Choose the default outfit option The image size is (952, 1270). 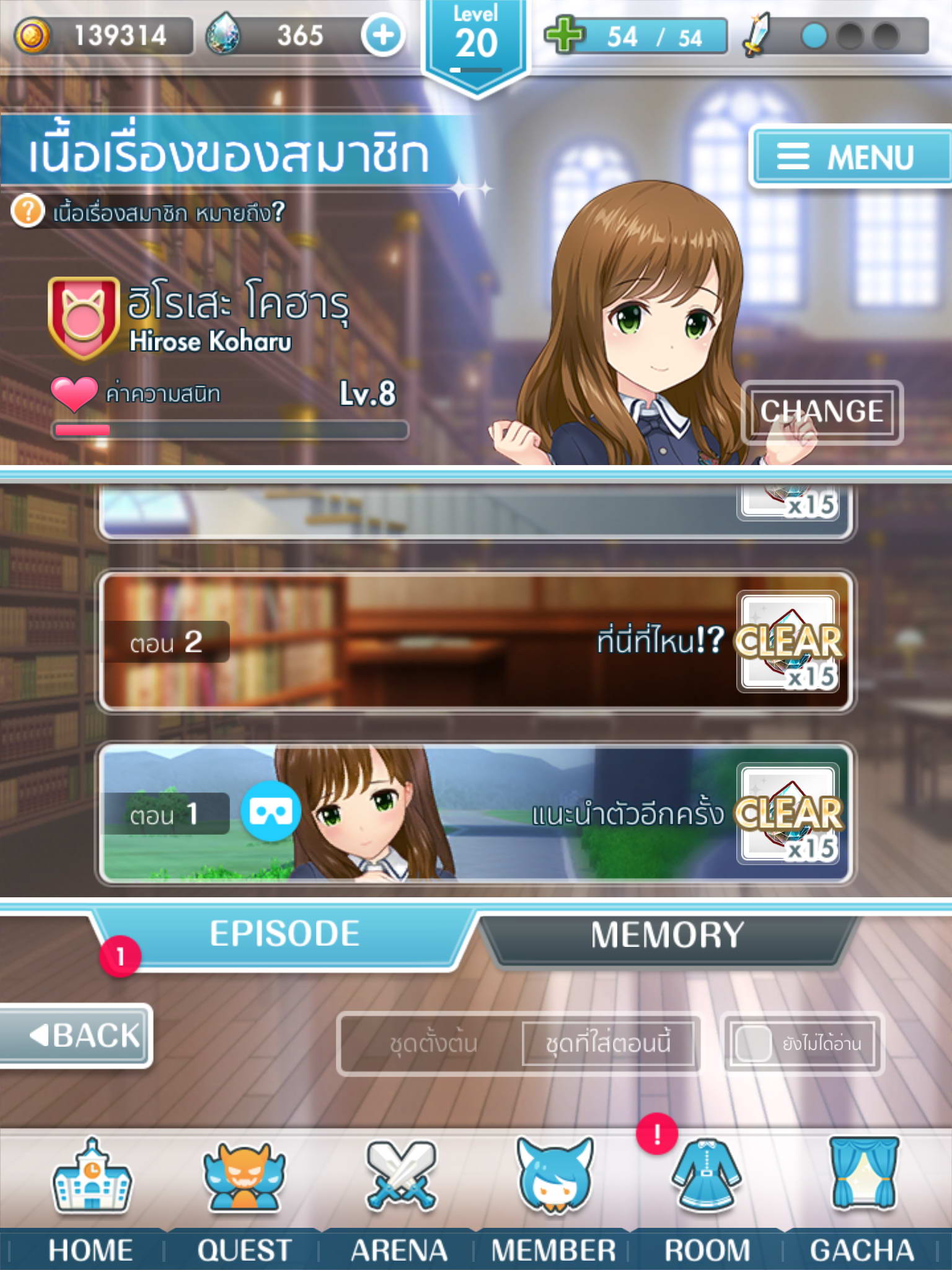pos(433,1044)
